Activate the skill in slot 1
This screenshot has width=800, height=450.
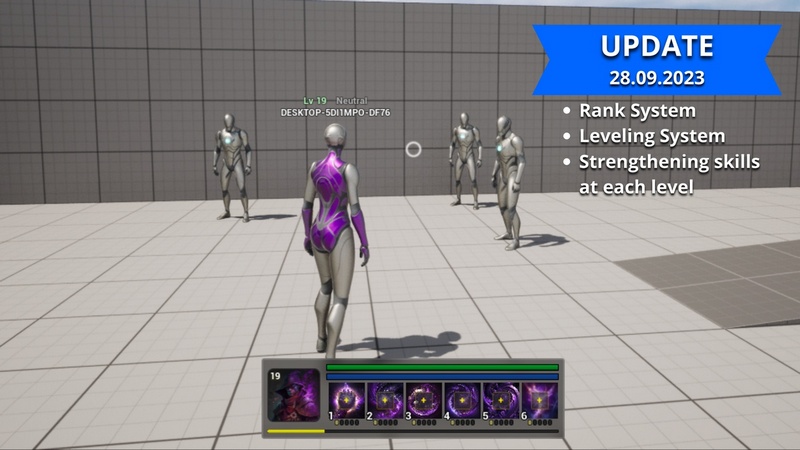point(347,399)
